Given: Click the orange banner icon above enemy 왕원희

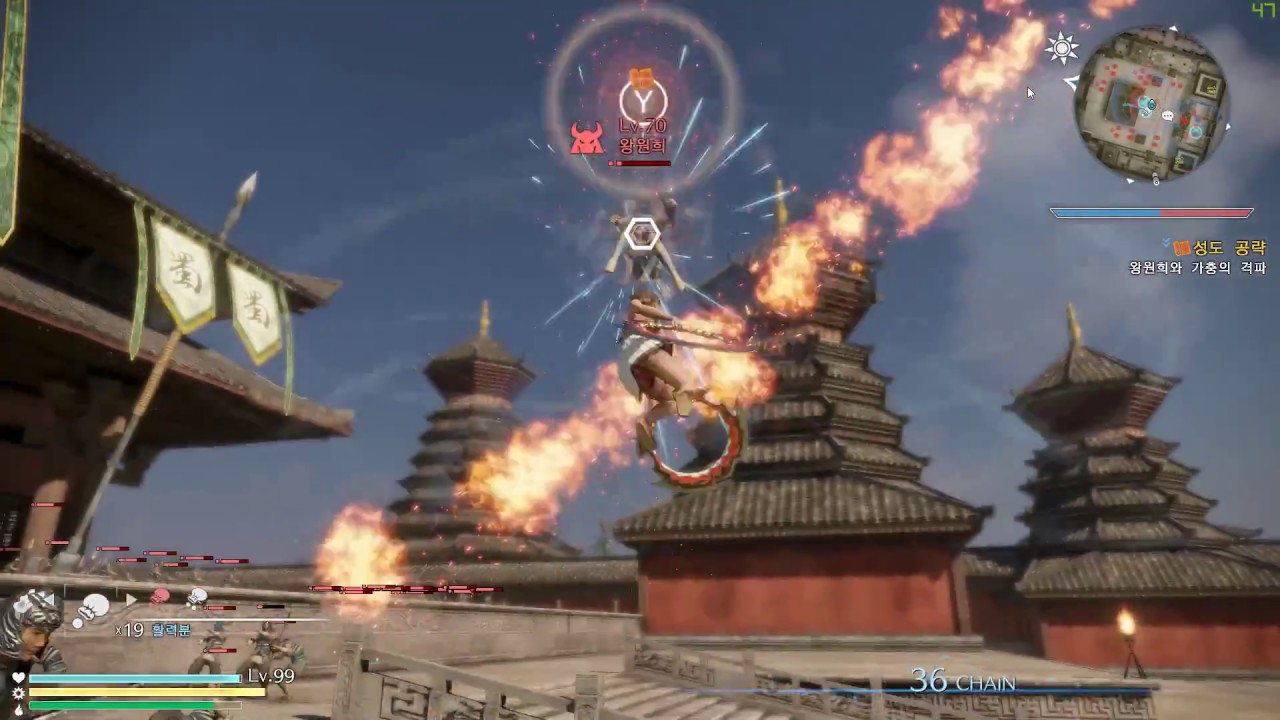Looking at the screenshot, I should click(x=641, y=76).
